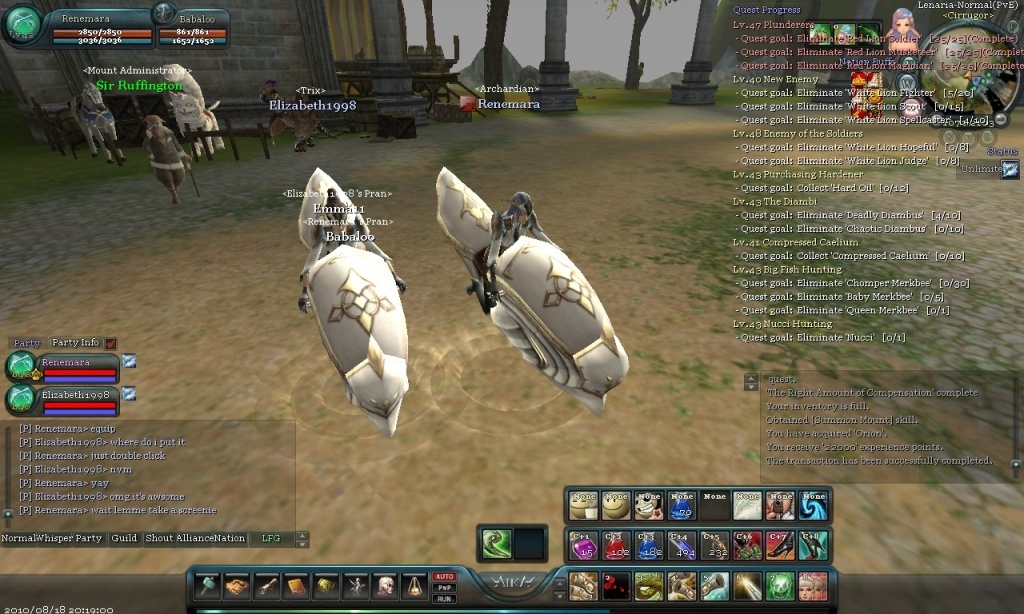1024x614 pixels.
Task: Open the orange book menu icon
Action: (296, 586)
